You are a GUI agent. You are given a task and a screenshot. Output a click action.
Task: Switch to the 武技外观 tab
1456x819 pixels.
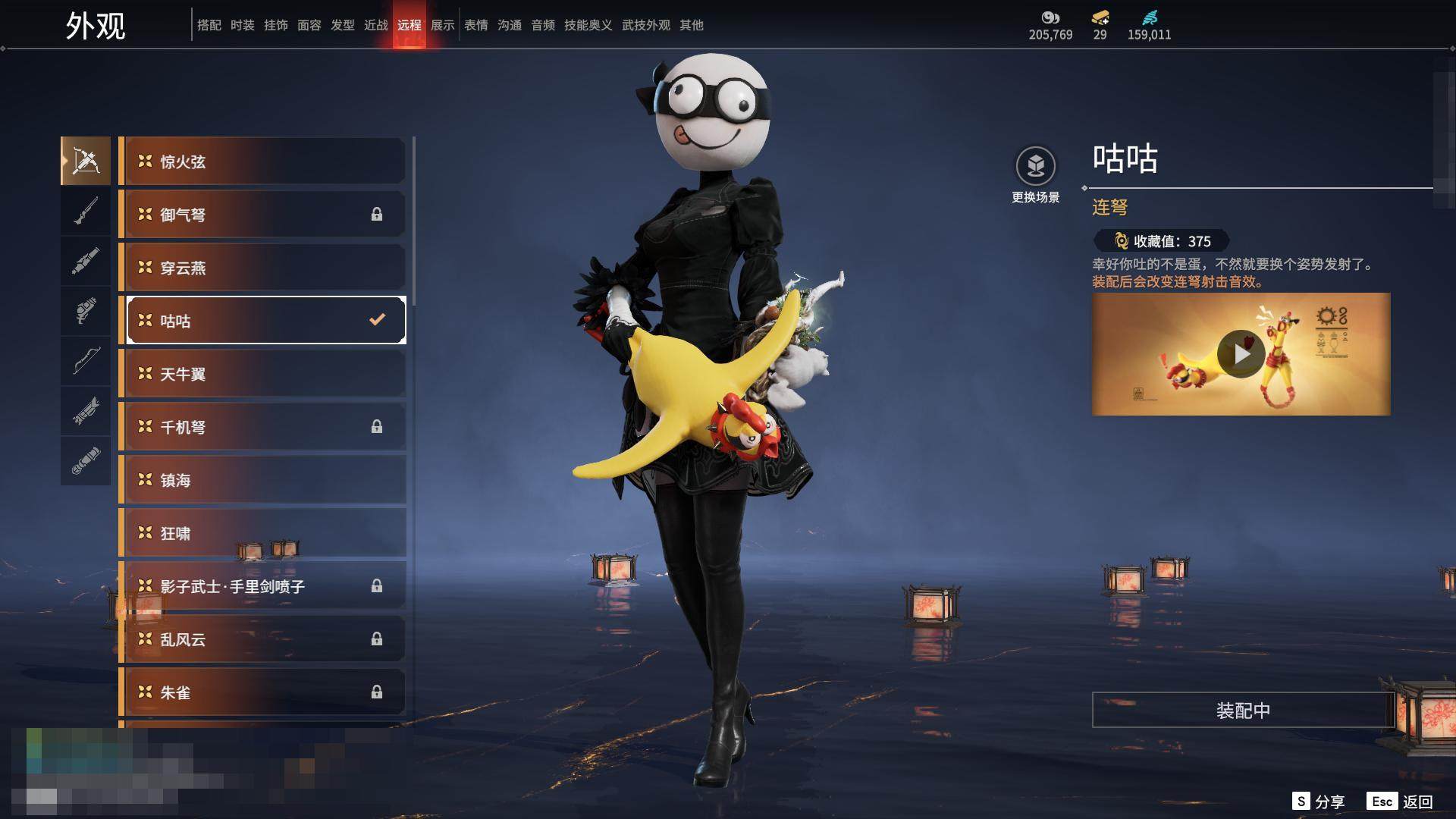645,25
